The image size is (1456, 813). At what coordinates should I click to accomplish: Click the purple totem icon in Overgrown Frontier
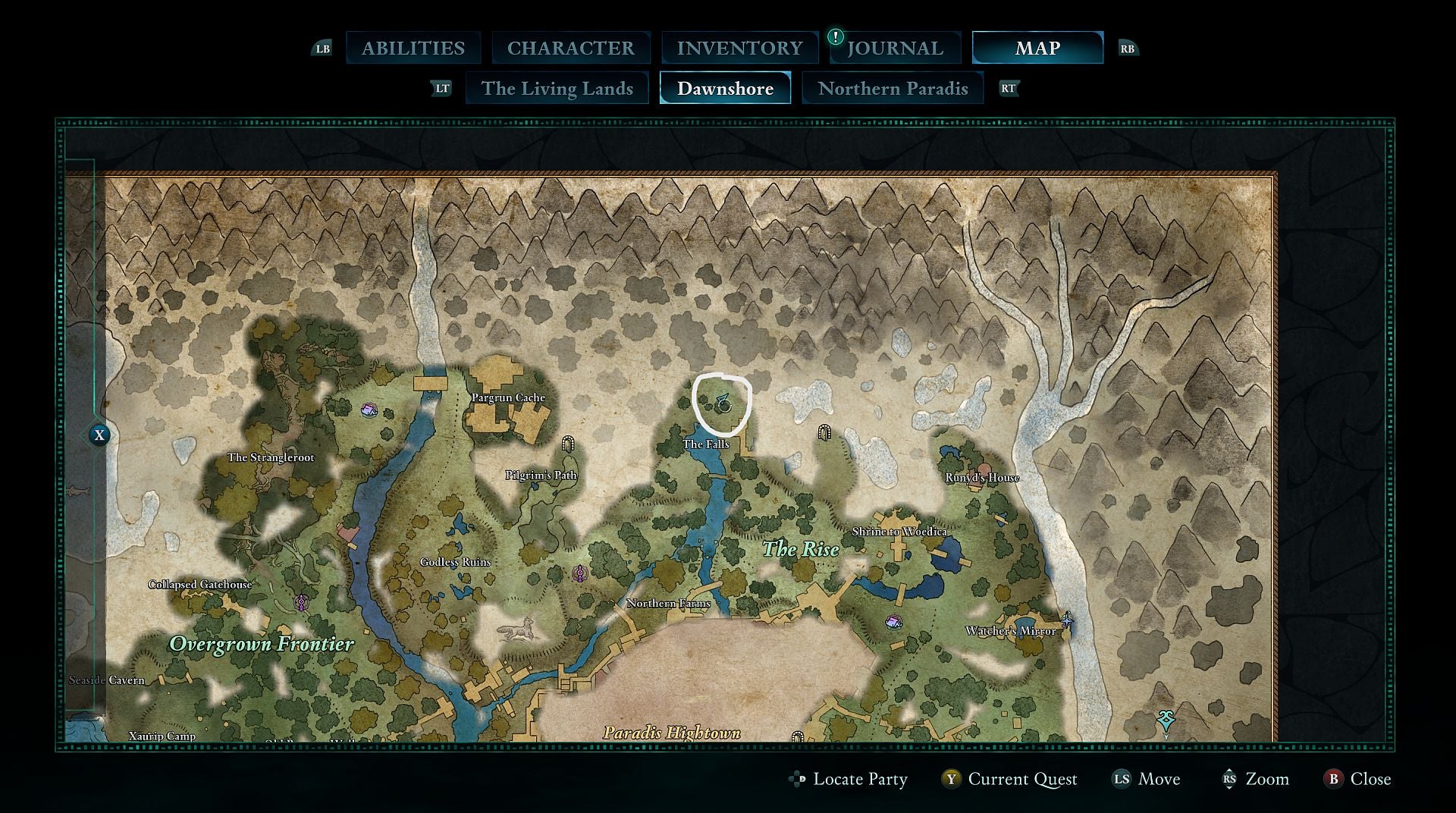(300, 601)
